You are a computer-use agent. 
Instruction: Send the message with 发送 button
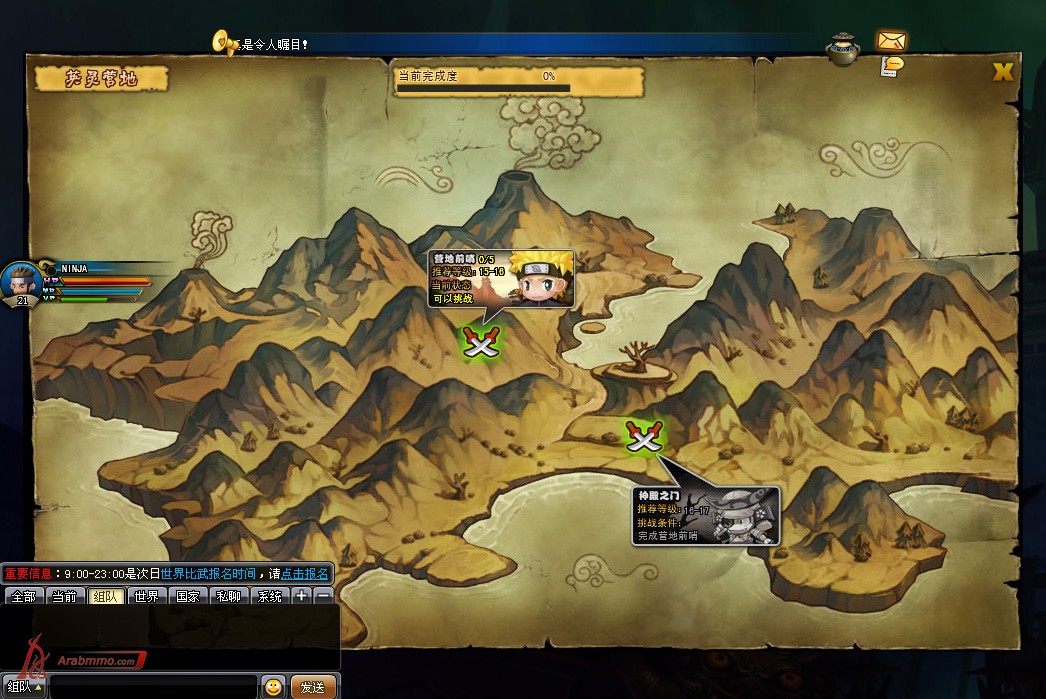(313, 688)
